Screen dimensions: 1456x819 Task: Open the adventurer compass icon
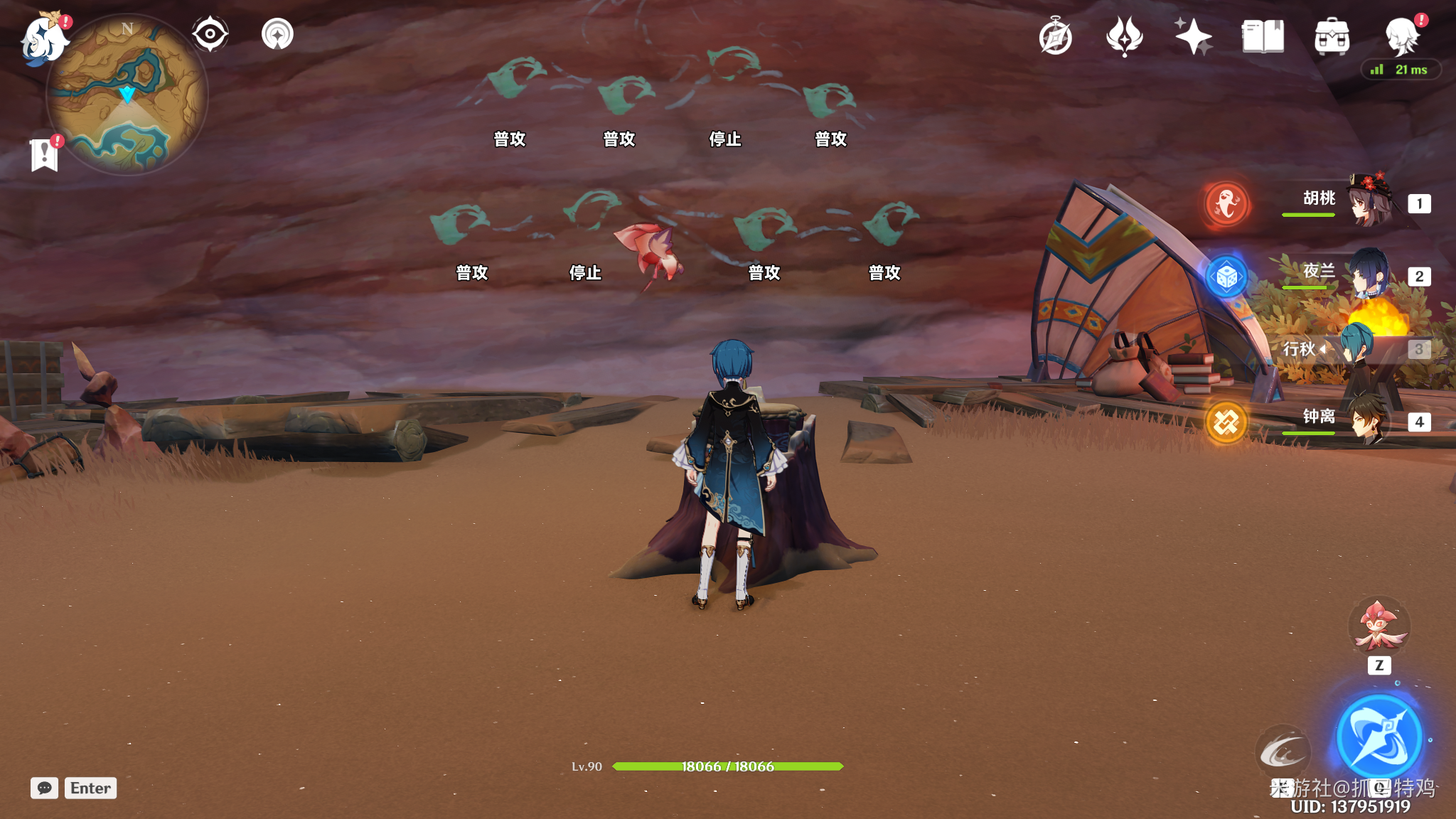pyautogui.click(x=1055, y=37)
